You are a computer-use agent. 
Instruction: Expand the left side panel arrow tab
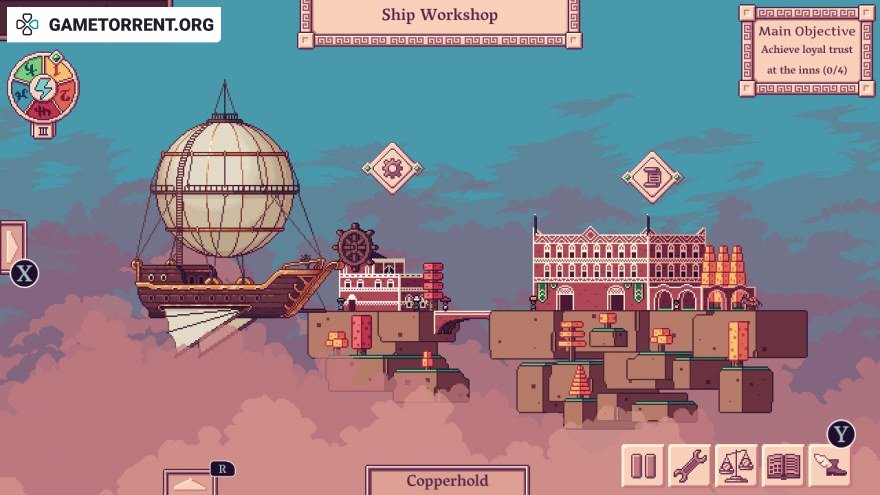[x=12, y=244]
